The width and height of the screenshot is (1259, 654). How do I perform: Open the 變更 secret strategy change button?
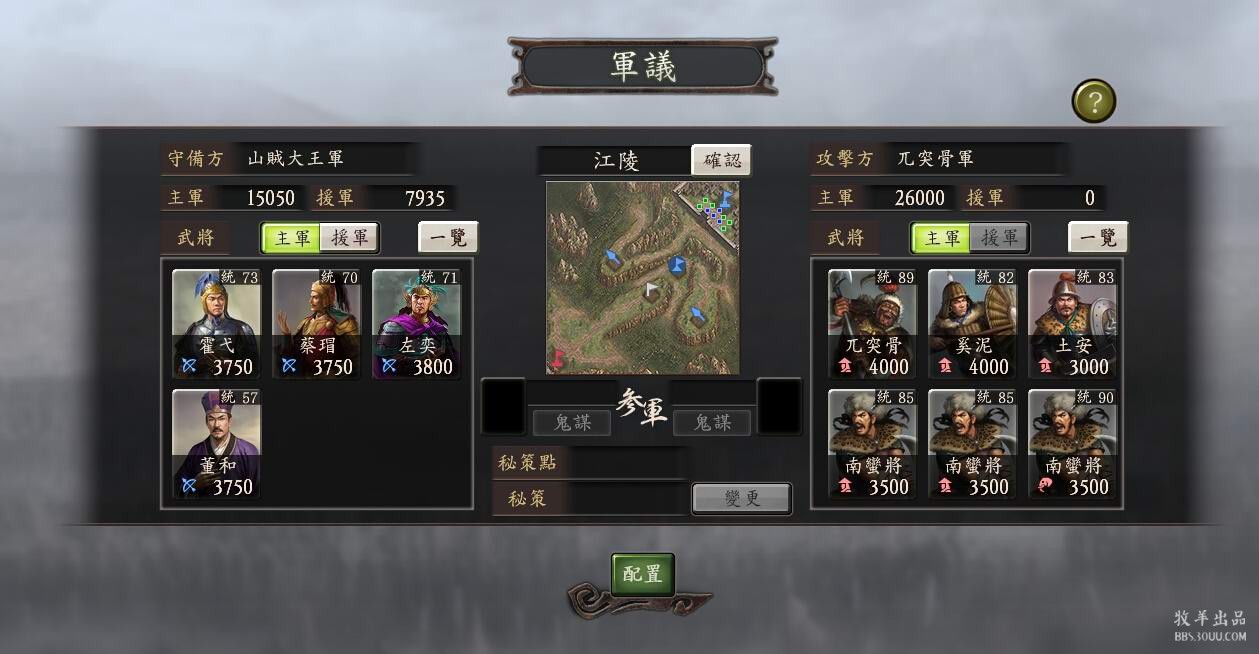coord(741,498)
